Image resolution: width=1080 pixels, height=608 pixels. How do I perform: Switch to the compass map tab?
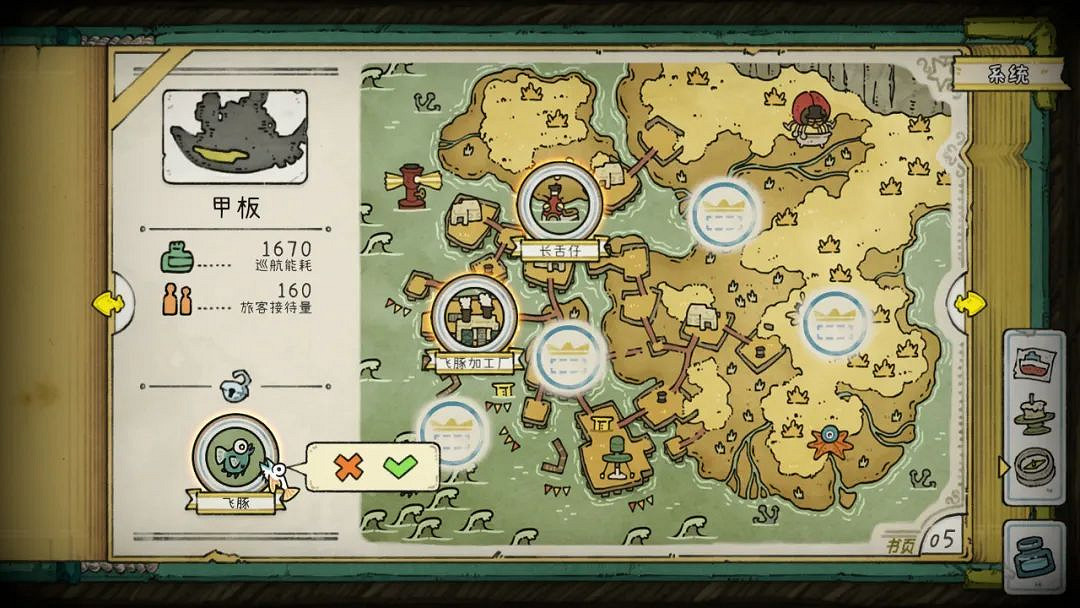point(1033,465)
